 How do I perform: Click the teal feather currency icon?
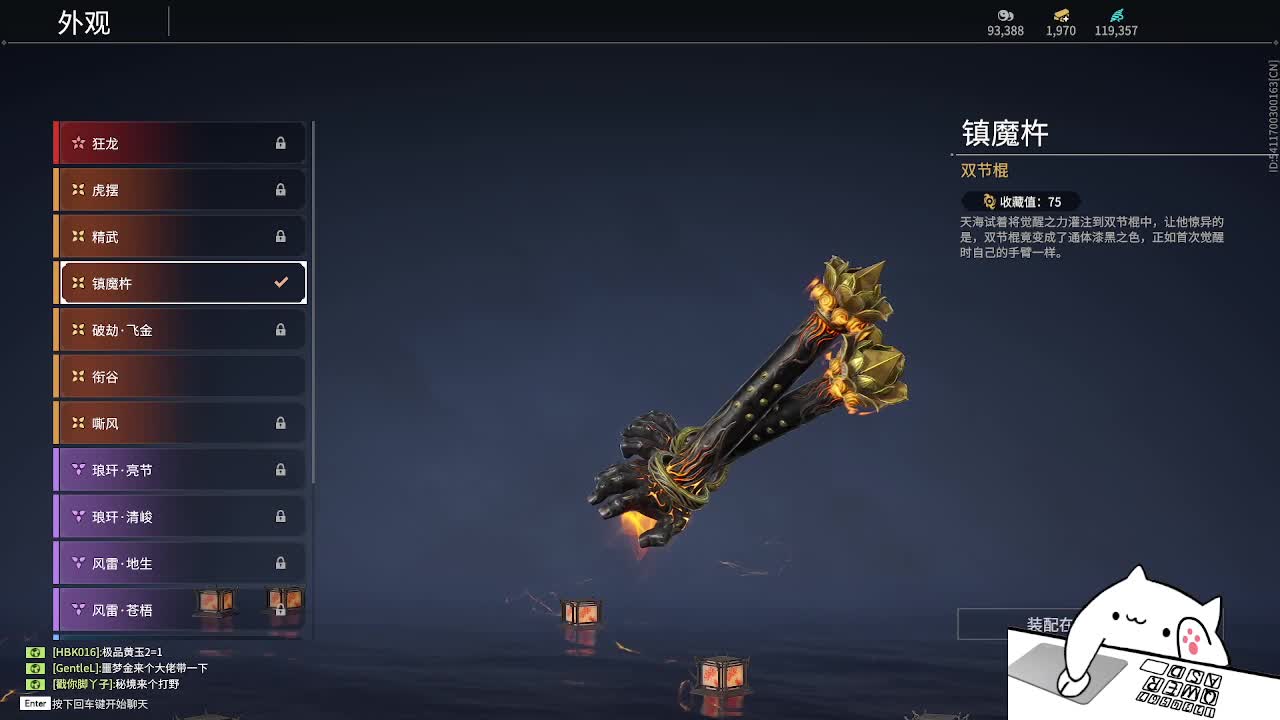(1116, 15)
